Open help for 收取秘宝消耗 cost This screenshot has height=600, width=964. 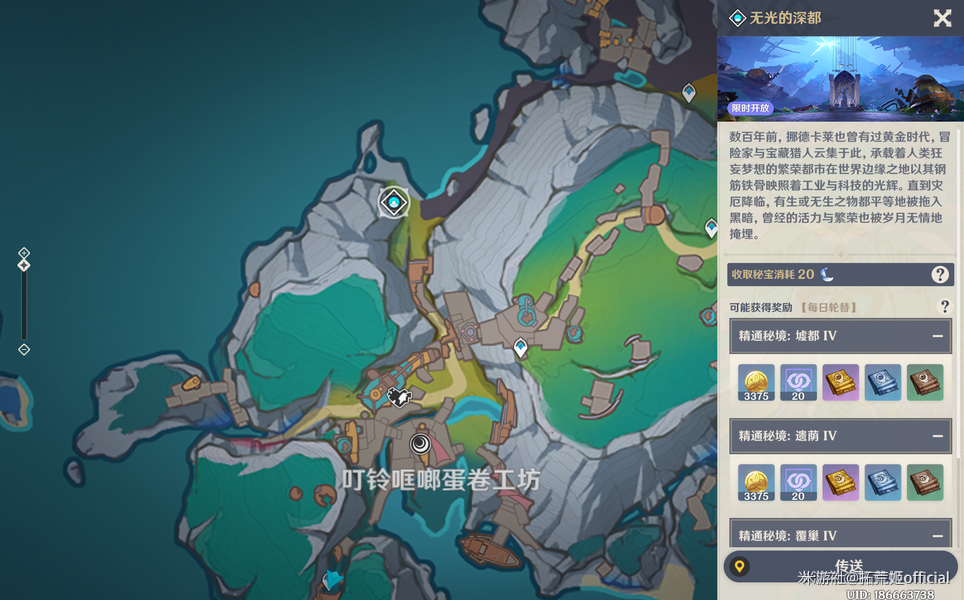point(940,274)
